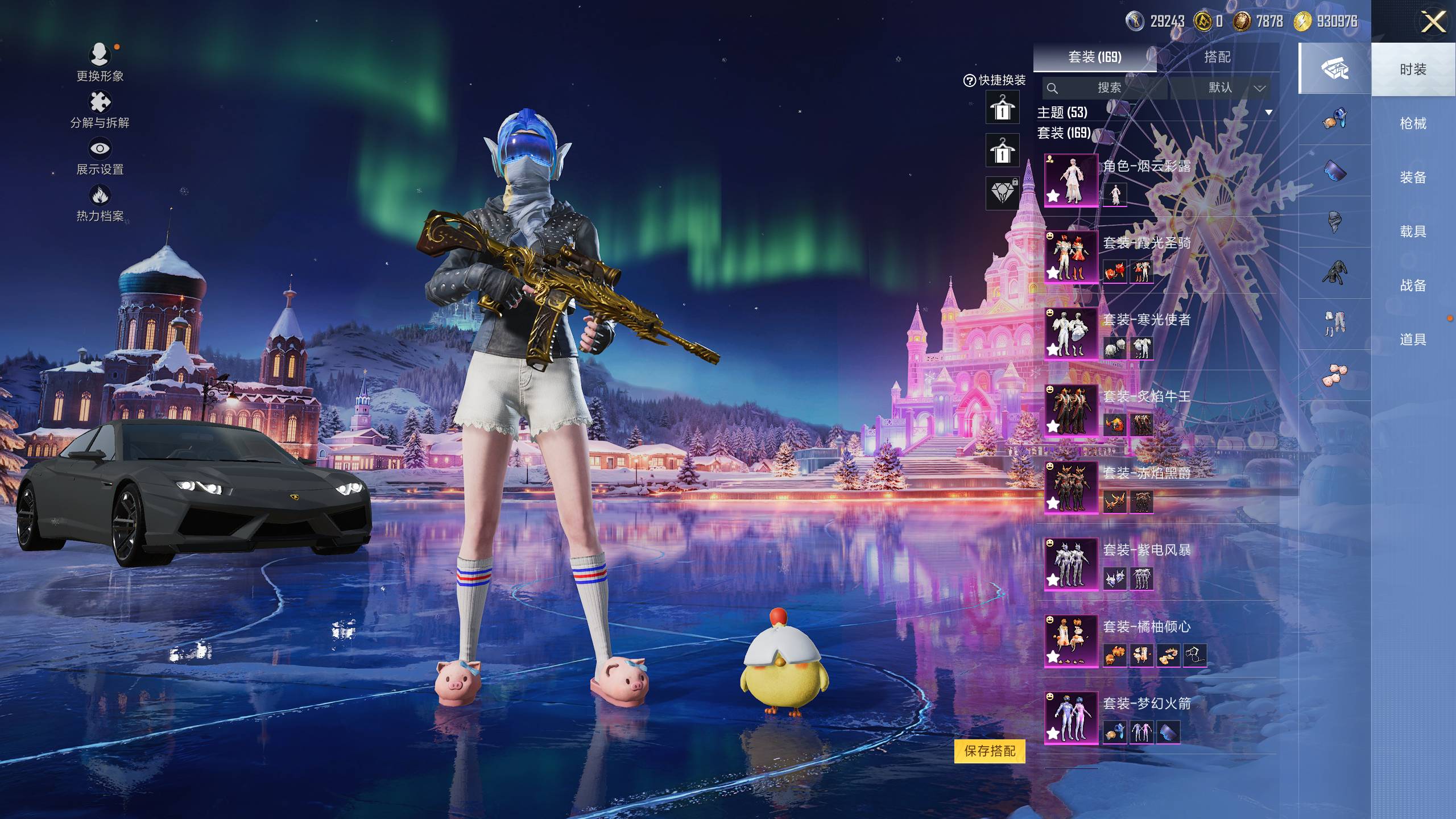
Task: Switch to the 枪械 firearms category
Action: [x=1413, y=123]
